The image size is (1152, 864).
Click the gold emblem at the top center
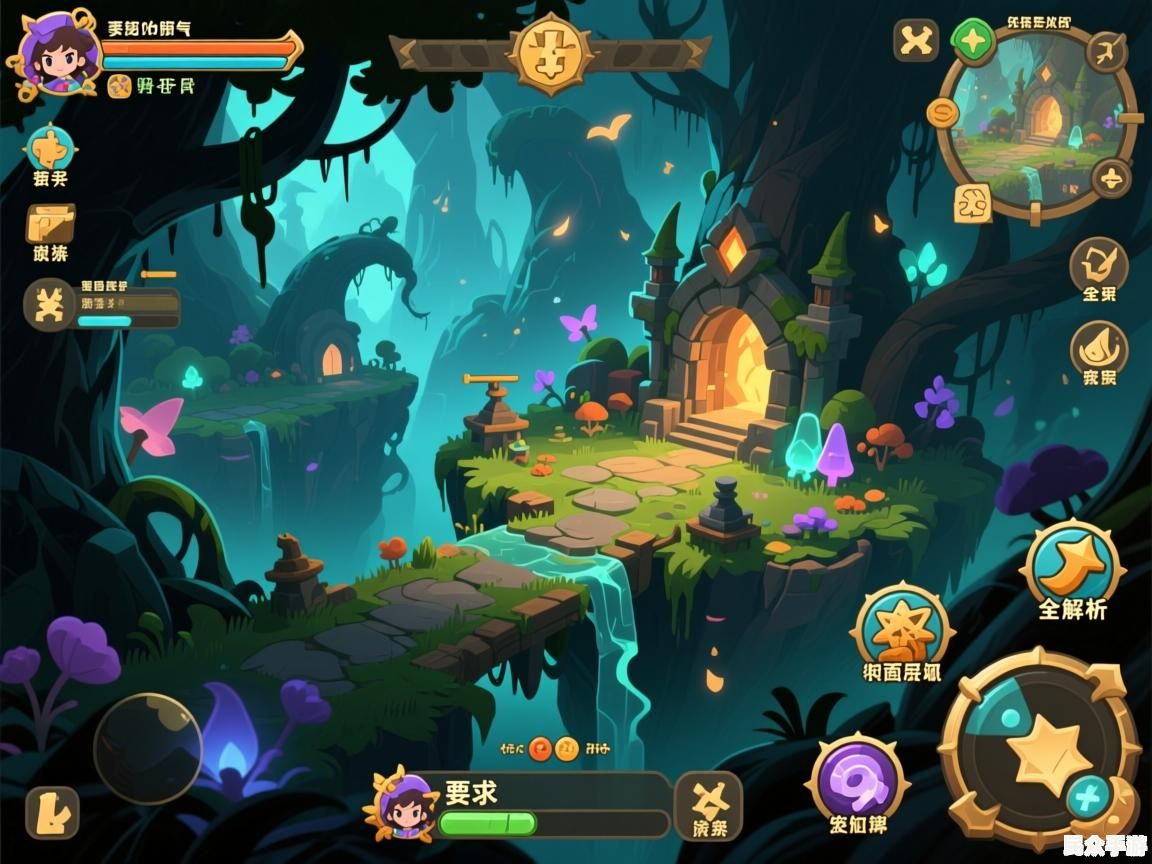[549, 53]
